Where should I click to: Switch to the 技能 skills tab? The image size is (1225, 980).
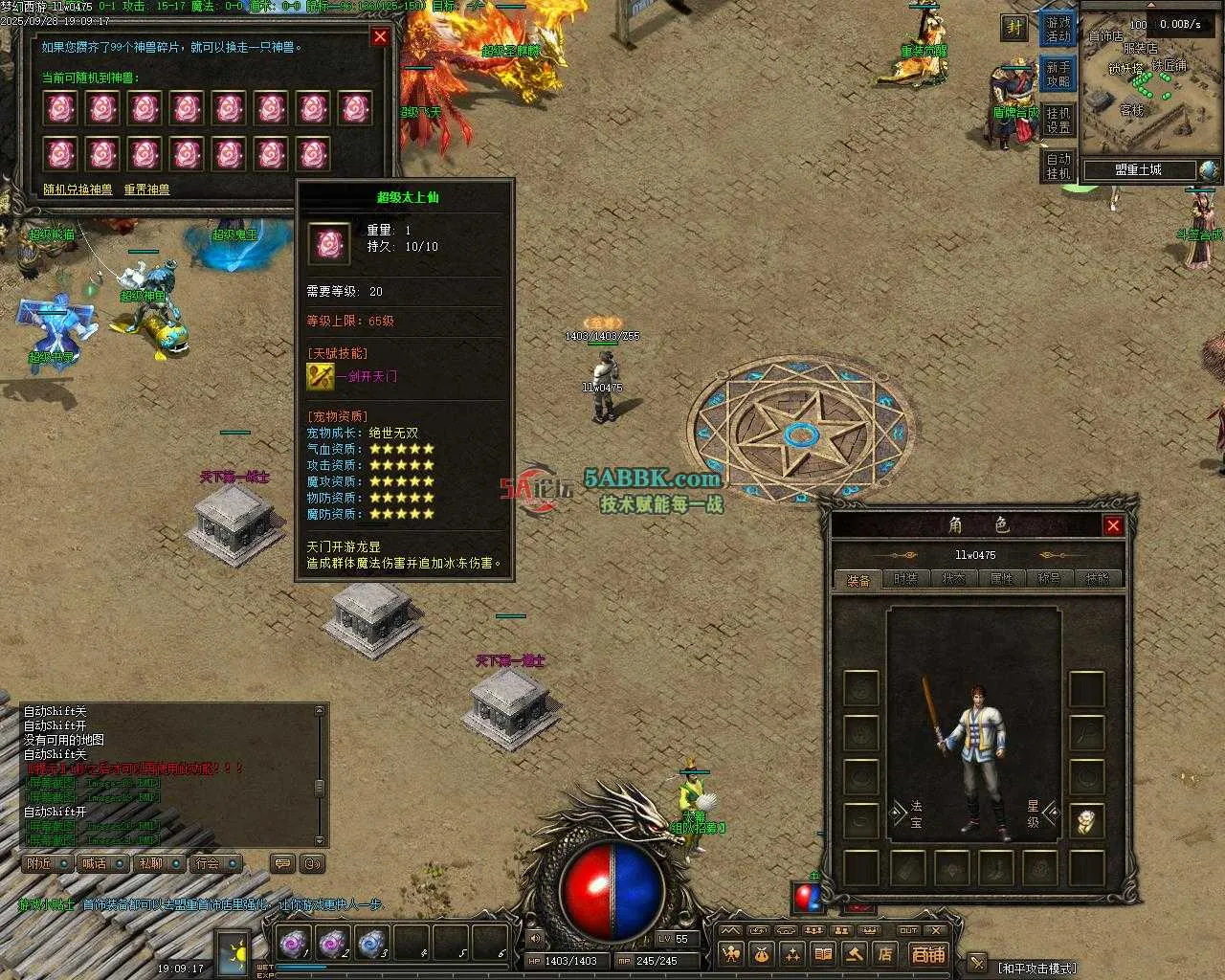point(1097,579)
